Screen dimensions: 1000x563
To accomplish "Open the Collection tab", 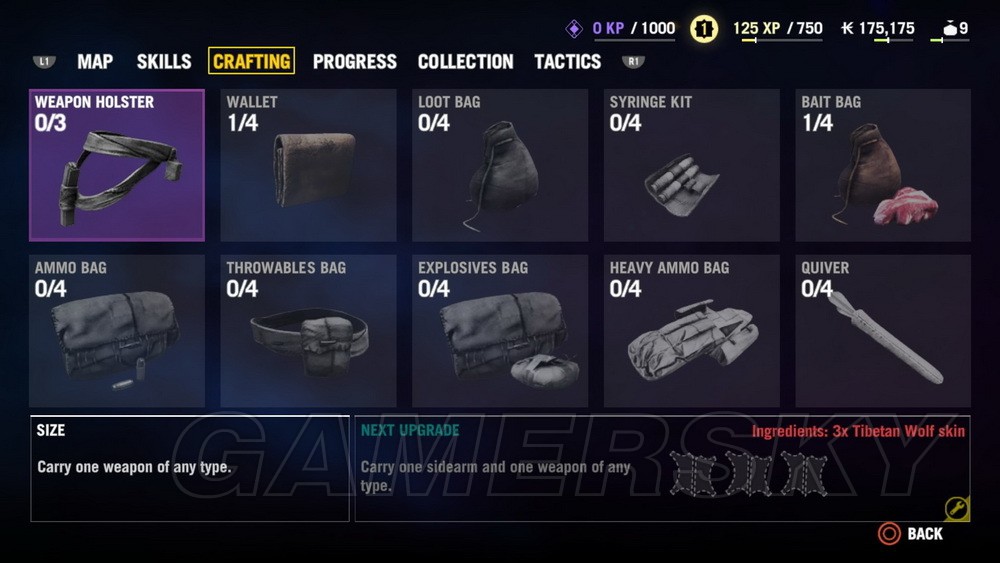I will pyautogui.click(x=465, y=61).
